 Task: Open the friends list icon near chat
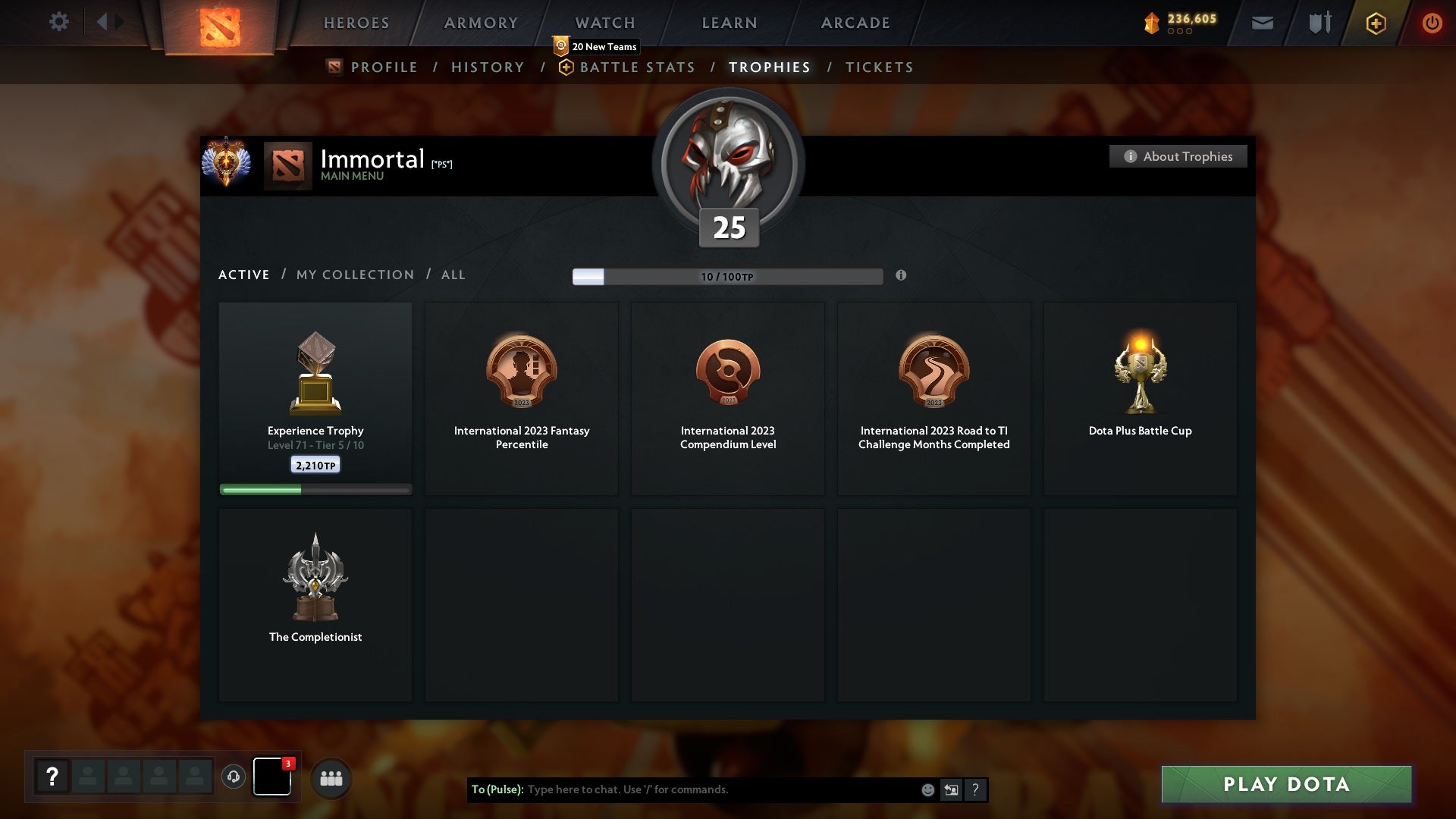[x=331, y=777]
